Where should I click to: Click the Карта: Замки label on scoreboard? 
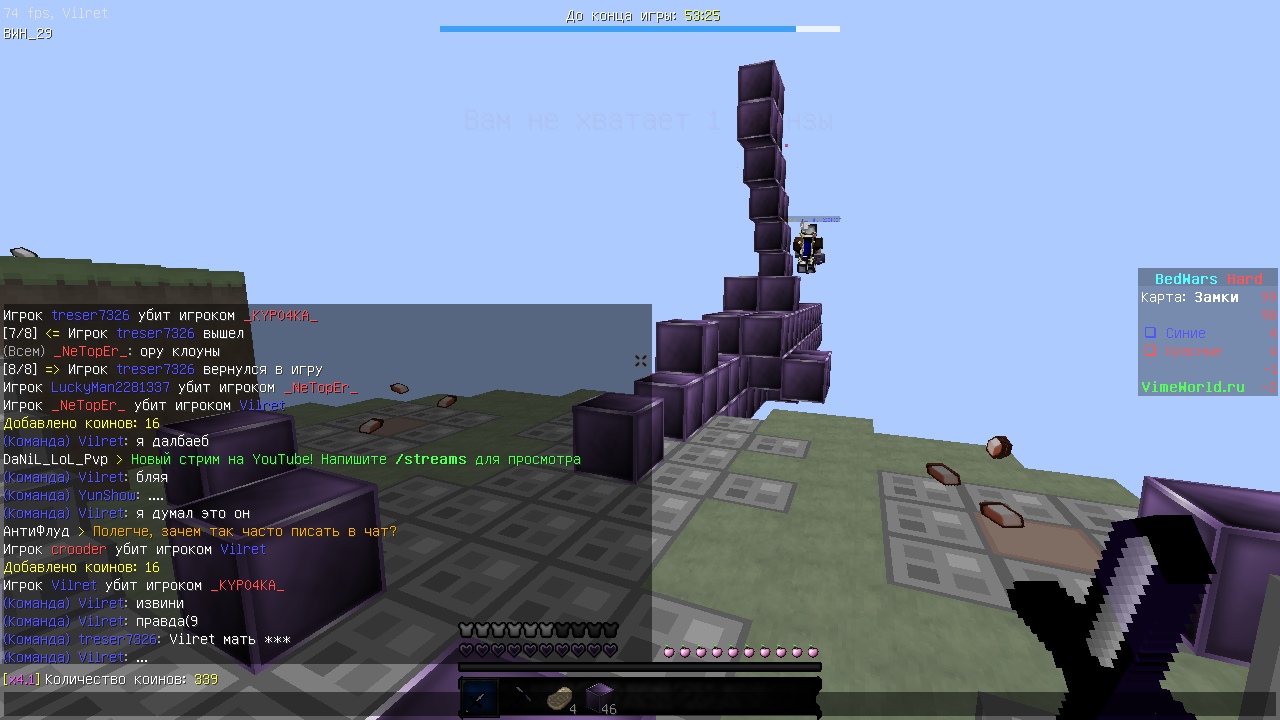1190,297
